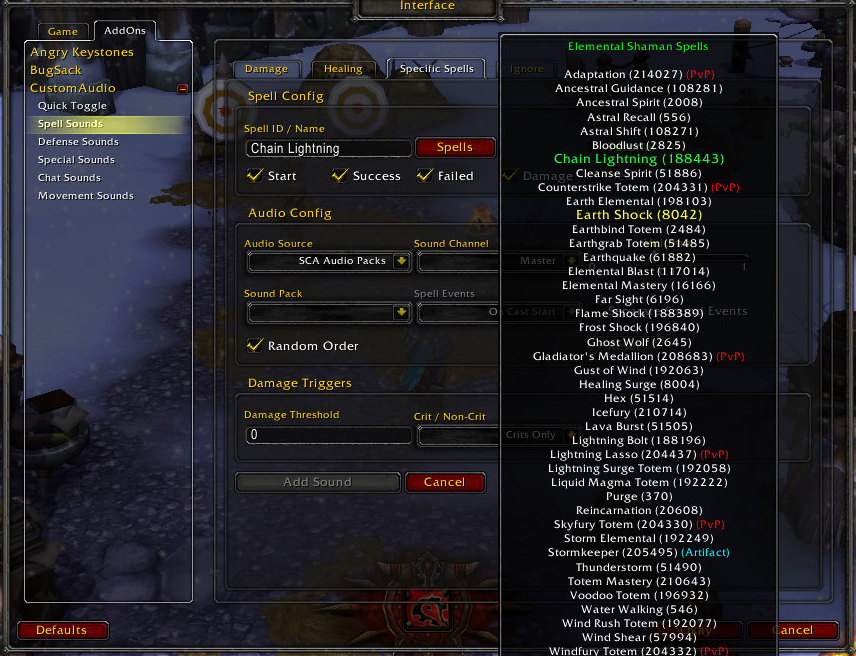Click the red Spells button
Viewport: 856px width, 656px height.
pyautogui.click(x=455, y=147)
